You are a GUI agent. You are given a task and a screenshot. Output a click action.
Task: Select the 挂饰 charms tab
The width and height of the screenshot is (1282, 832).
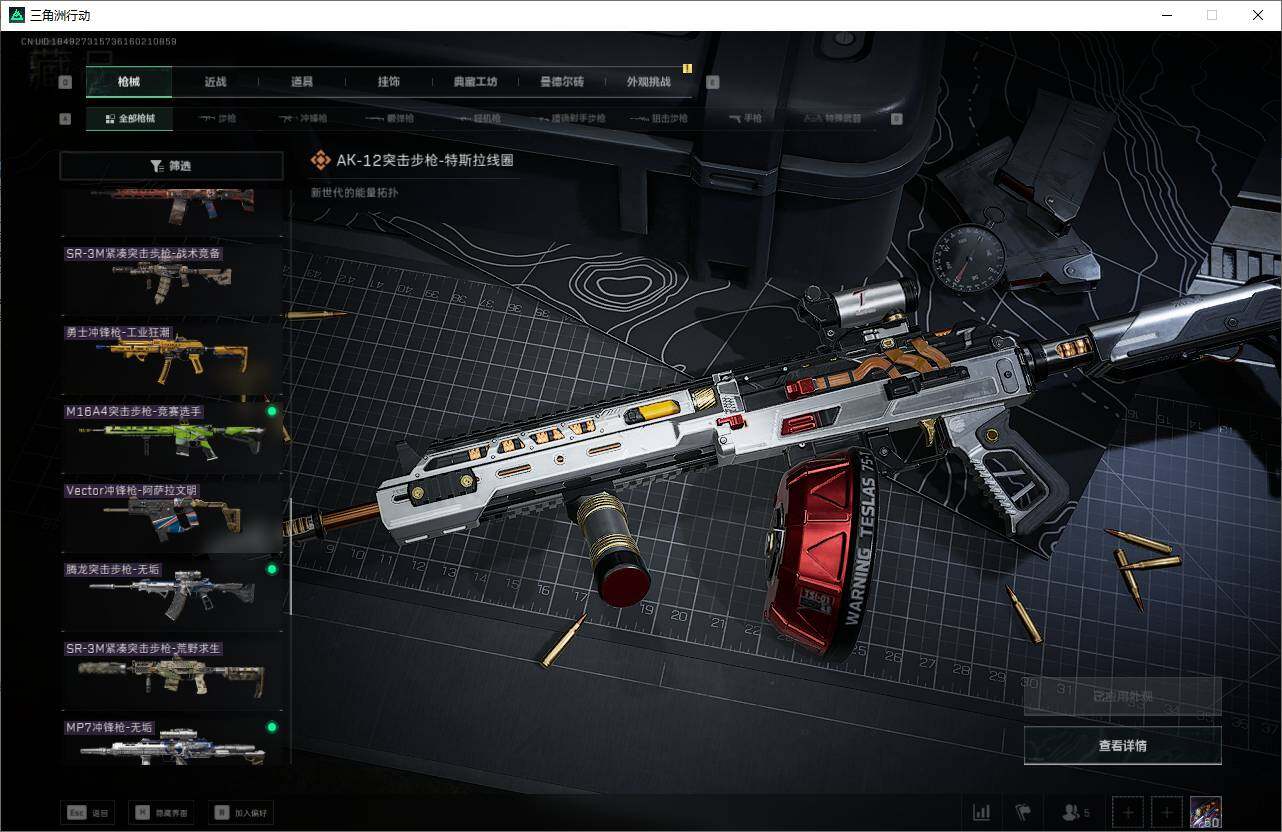[389, 82]
